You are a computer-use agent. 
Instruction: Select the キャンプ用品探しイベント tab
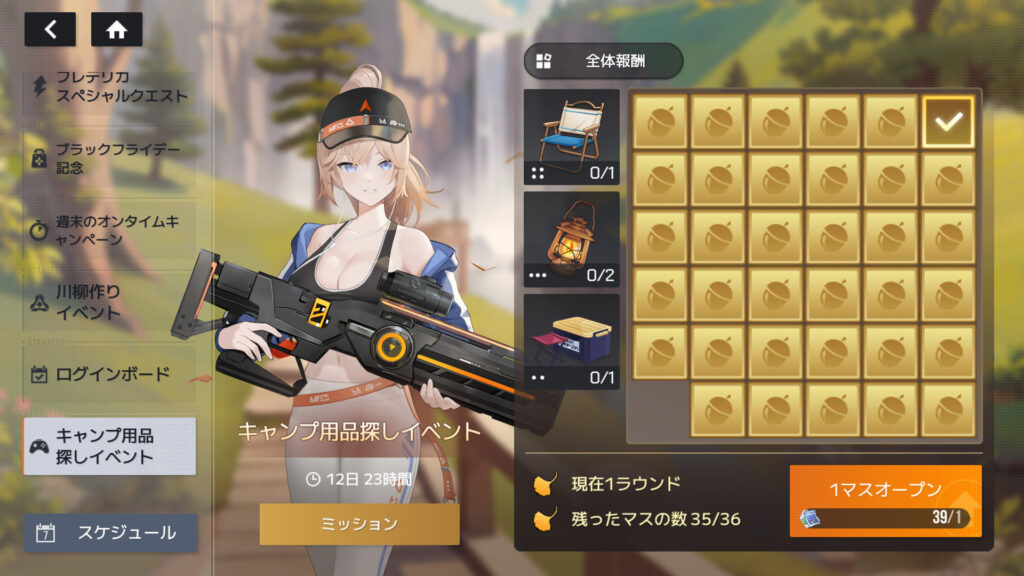pos(110,446)
